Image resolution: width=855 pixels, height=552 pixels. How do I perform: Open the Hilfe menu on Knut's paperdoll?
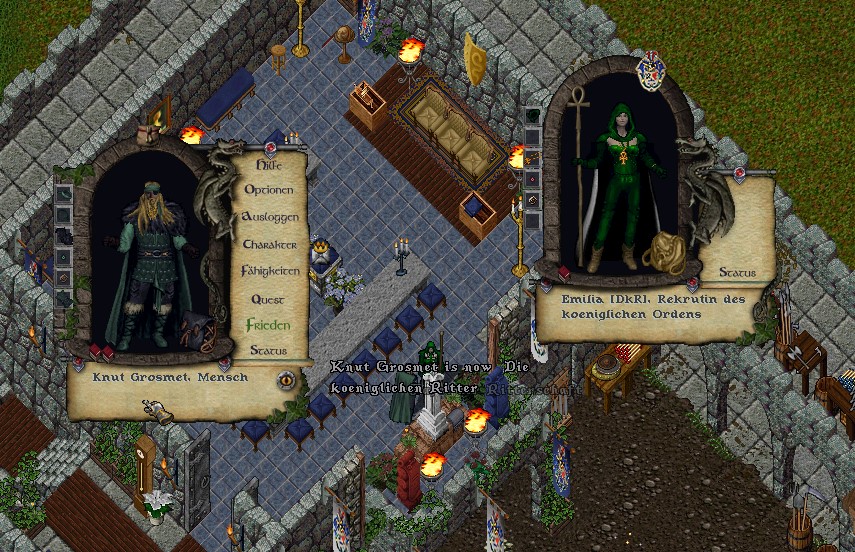coord(268,164)
